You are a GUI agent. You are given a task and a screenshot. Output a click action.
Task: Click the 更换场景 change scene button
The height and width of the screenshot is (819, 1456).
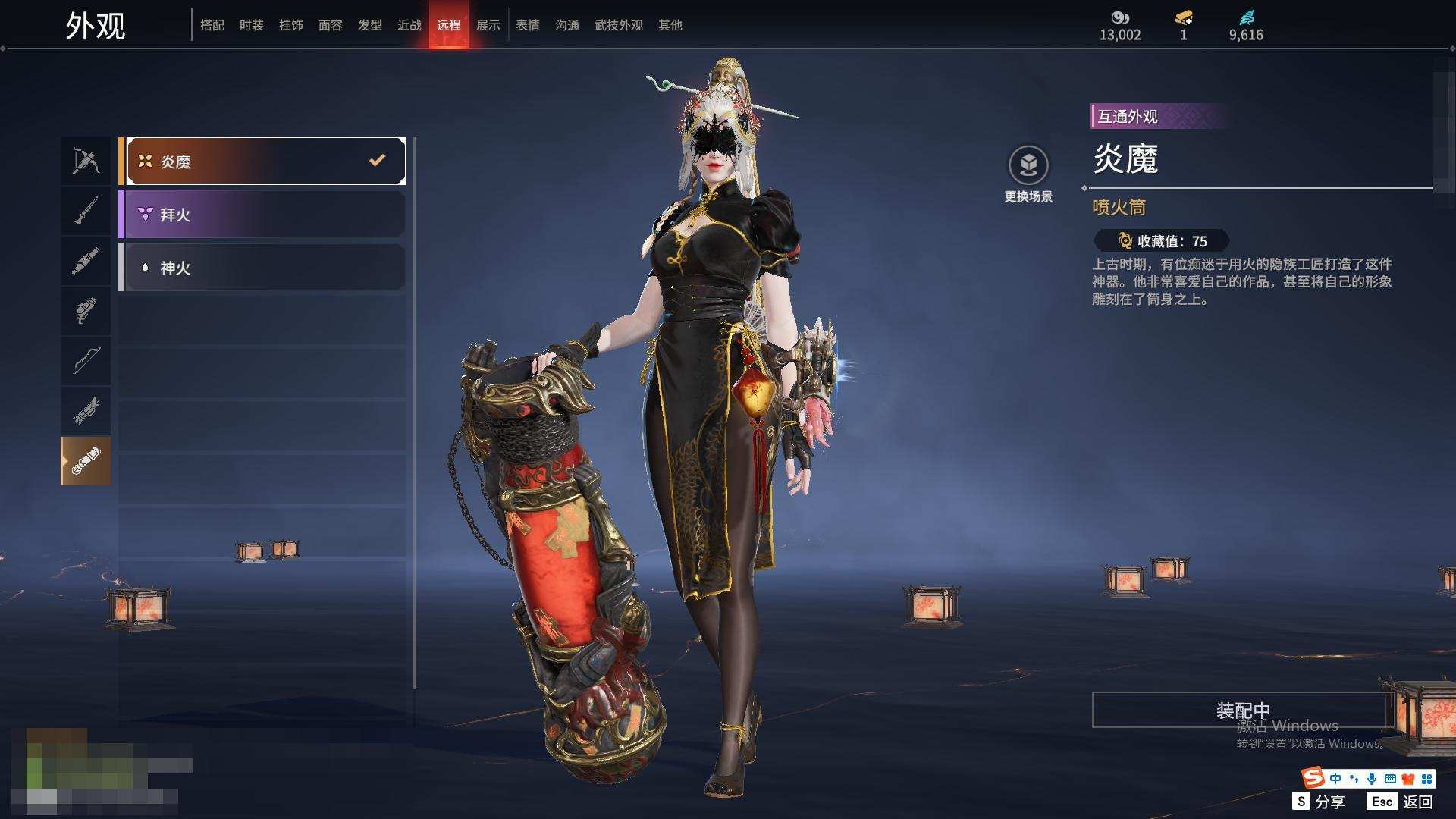pos(1028,174)
